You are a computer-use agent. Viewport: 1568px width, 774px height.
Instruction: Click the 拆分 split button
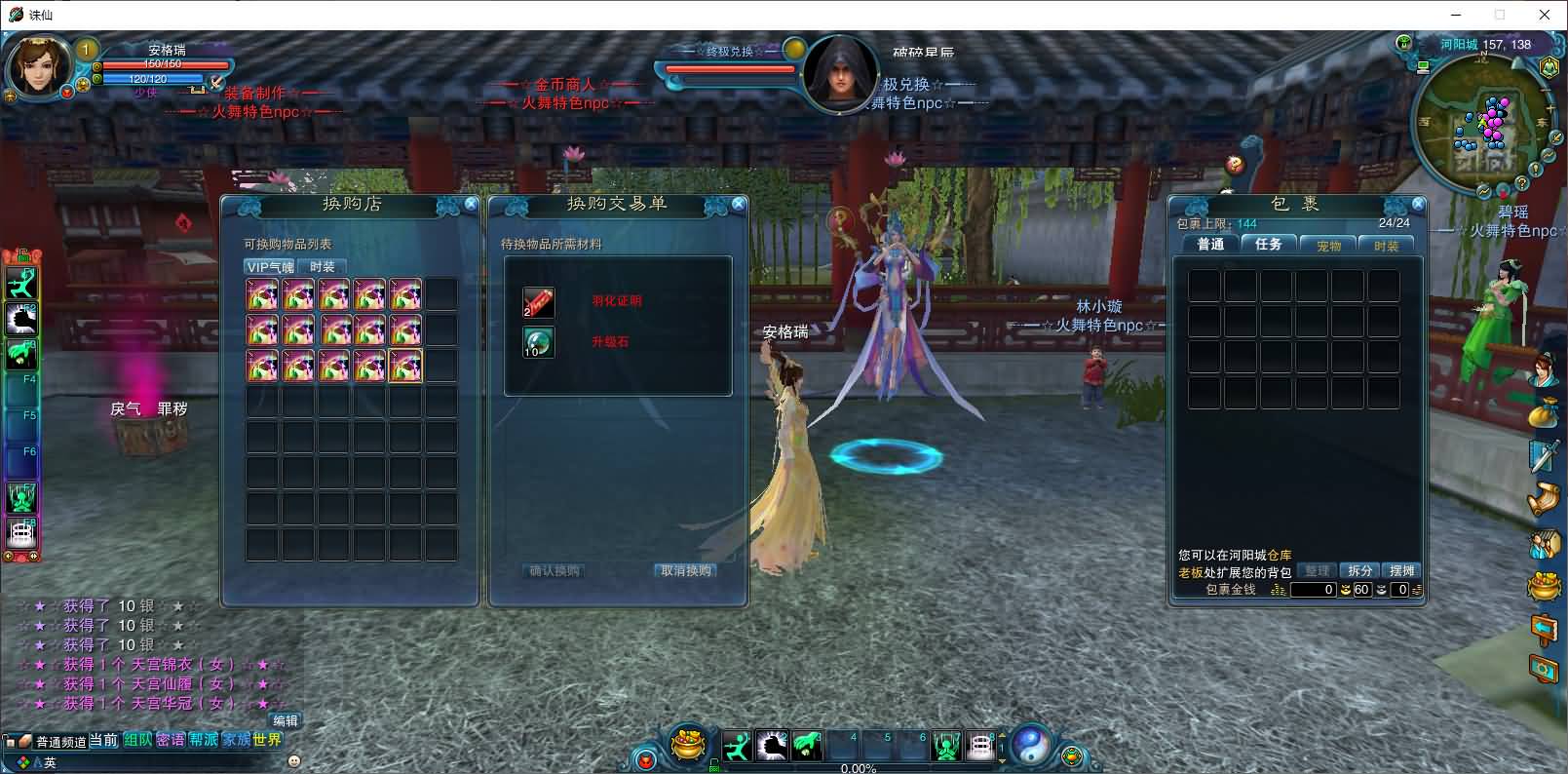1360,571
